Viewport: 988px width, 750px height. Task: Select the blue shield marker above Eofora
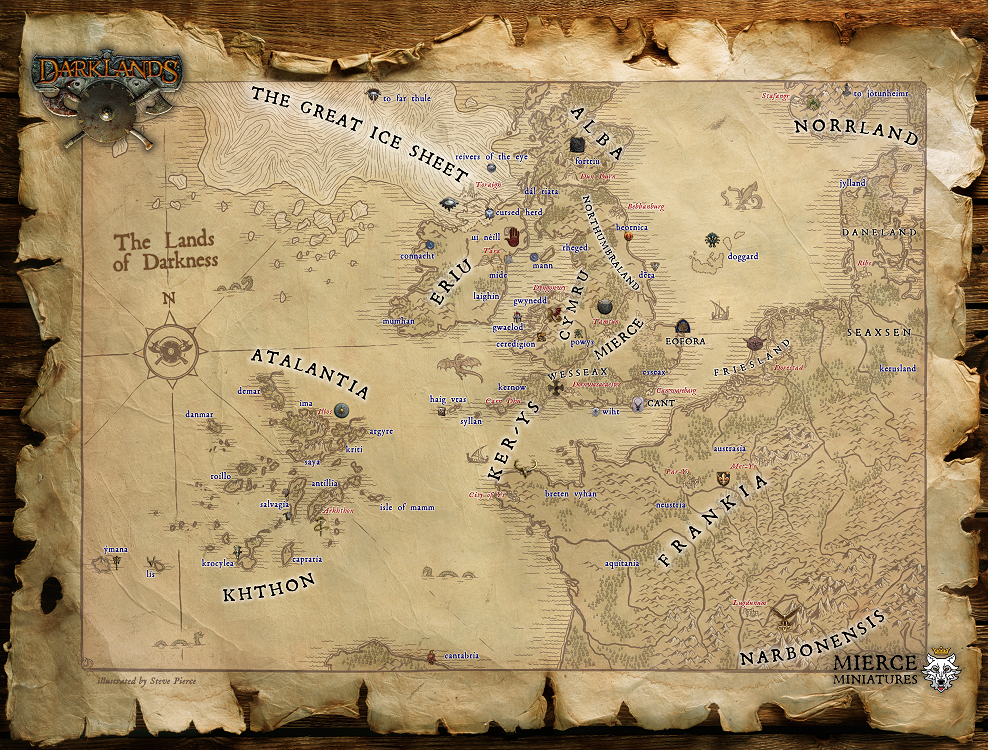682,326
